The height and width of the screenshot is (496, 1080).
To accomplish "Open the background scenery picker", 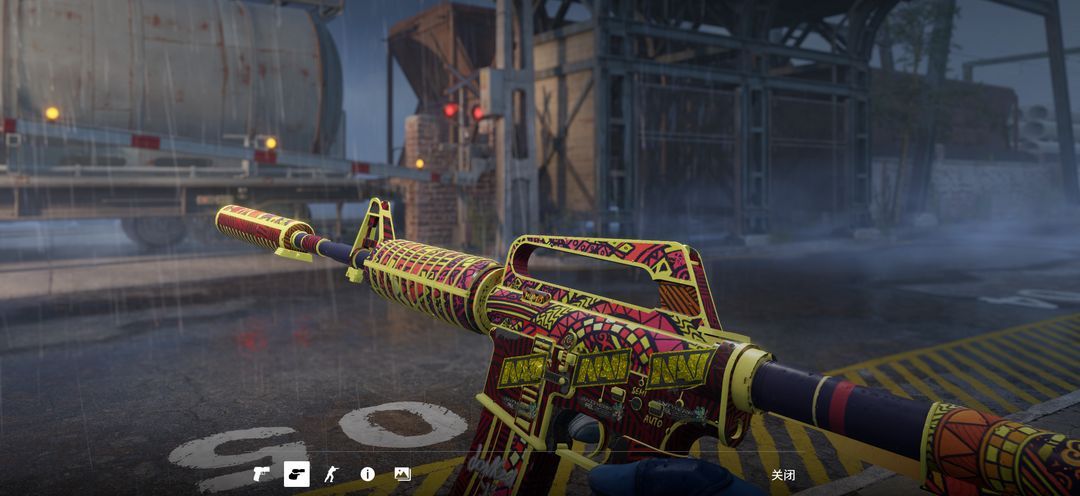I will [402, 474].
